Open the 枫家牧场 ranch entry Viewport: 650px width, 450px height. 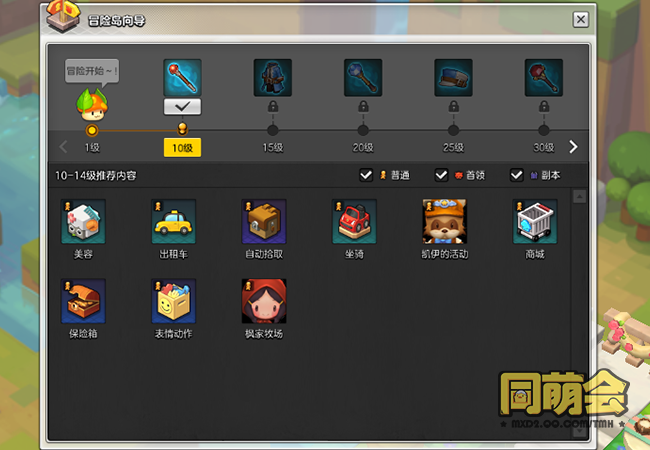pyautogui.click(x=264, y=301)
